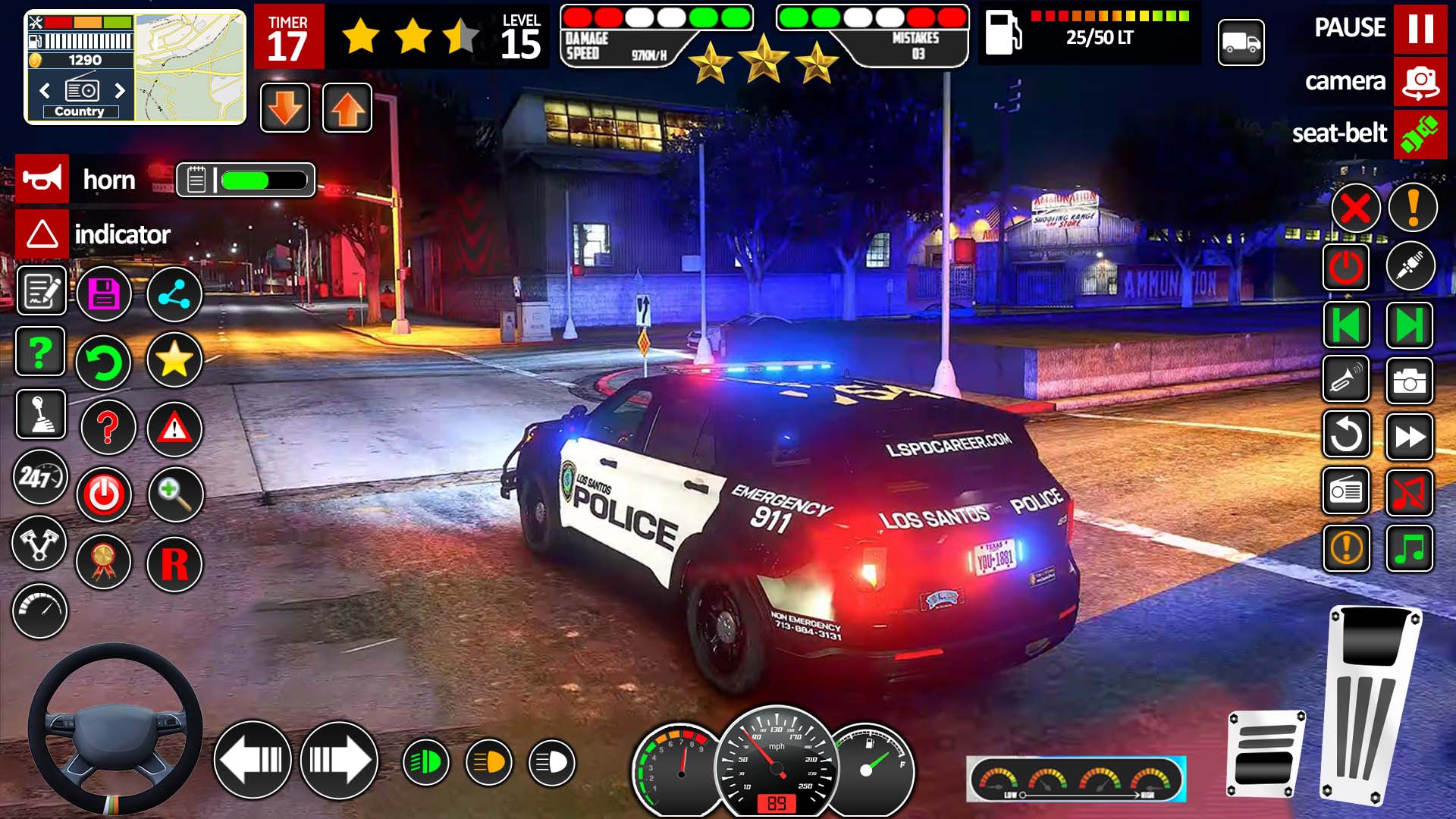Image resolution: width=1456 pixels, height=819 pixels.
Task: Honk the horn
Action: tap(42, 179)
